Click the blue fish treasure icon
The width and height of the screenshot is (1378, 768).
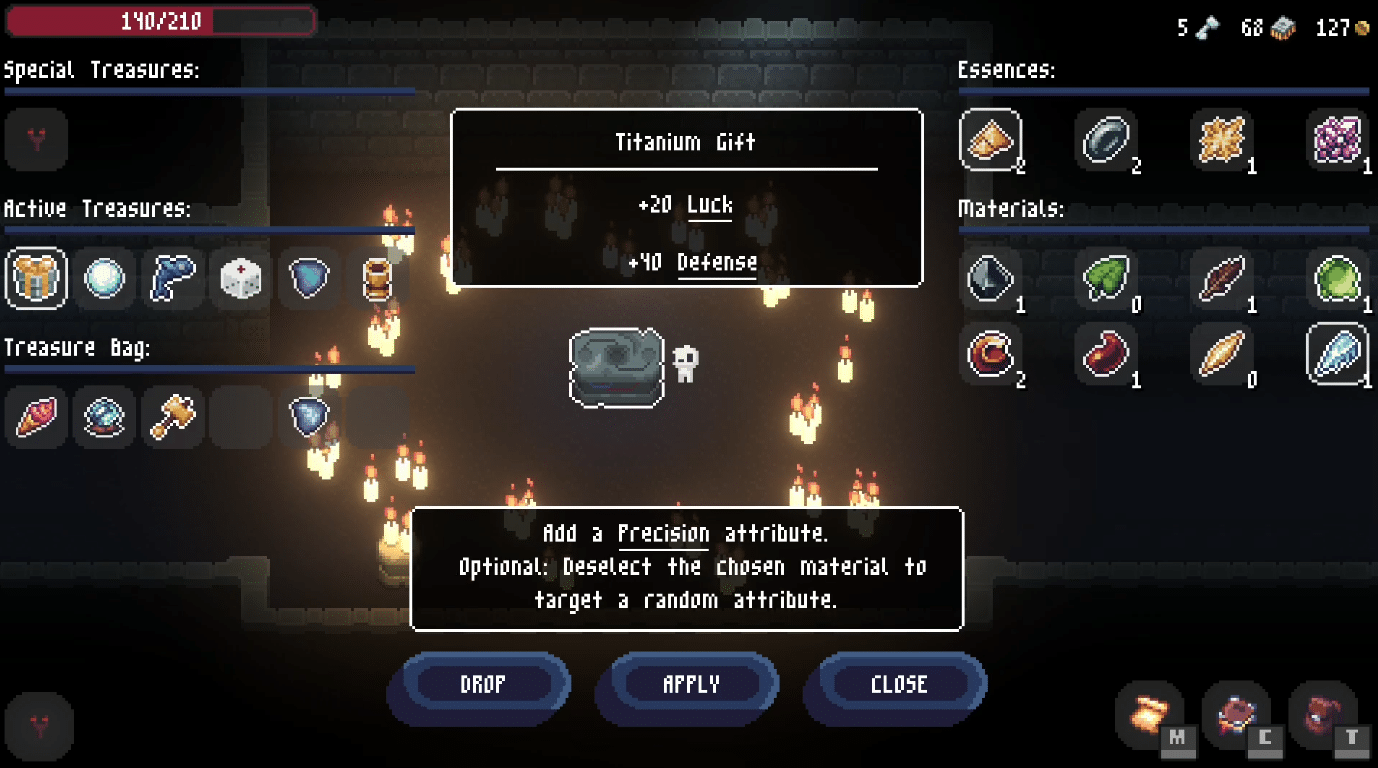[x=172, y=280]
